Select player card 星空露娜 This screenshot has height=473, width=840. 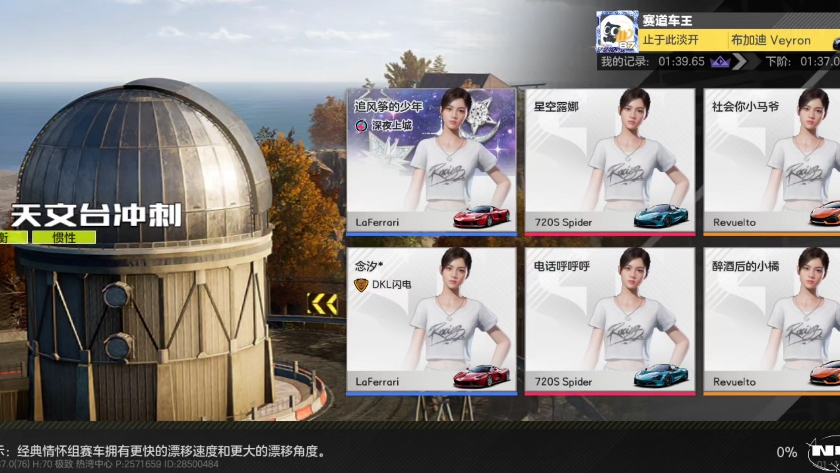610,164
